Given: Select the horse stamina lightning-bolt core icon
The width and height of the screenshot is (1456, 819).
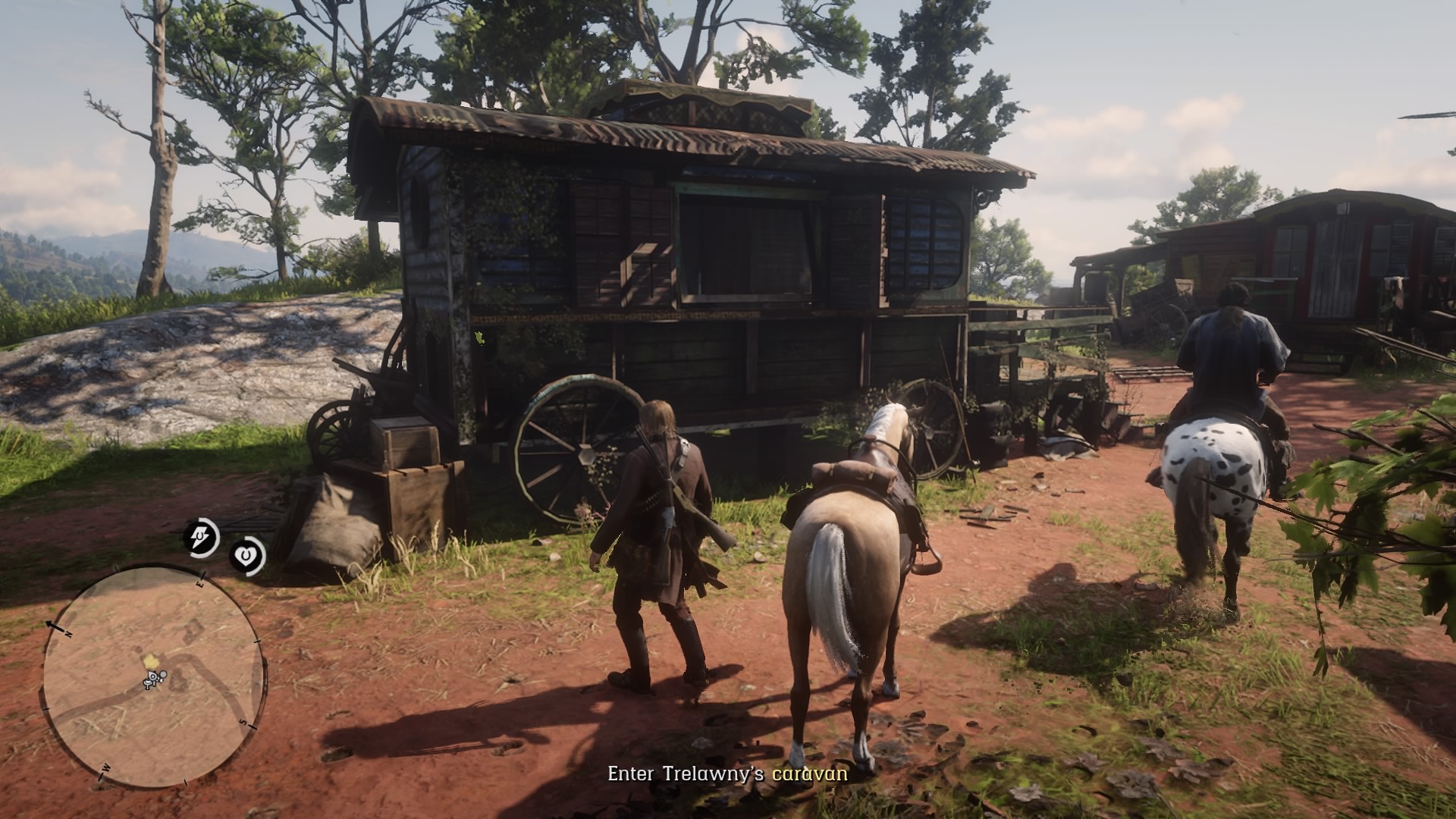Looking at the screenshot, I should (200, 538).
